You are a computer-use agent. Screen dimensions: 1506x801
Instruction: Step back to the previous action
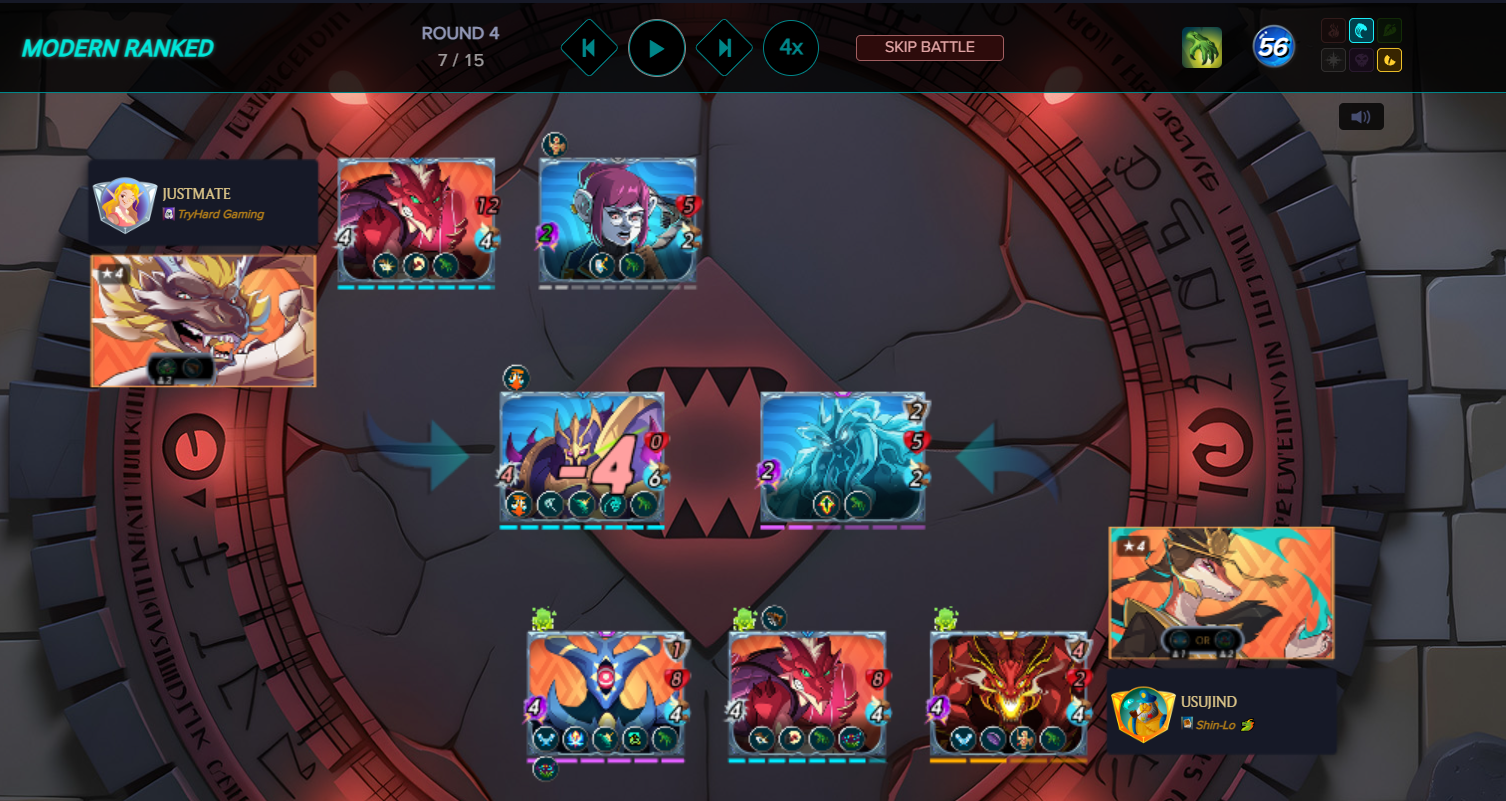[588, 48]
